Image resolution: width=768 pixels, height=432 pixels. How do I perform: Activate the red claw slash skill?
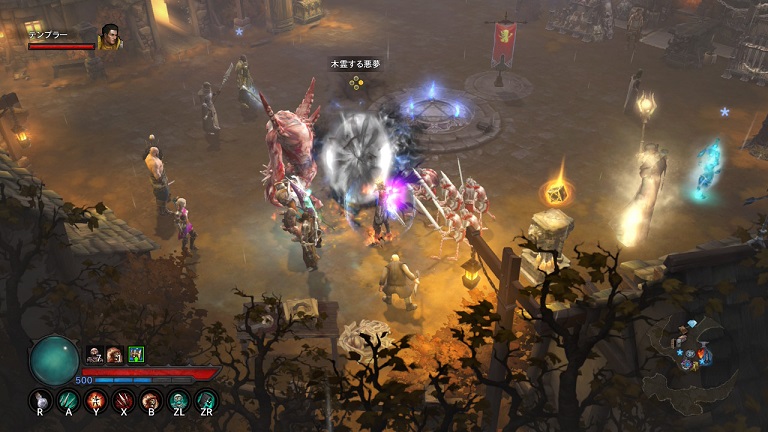[124, 400]
